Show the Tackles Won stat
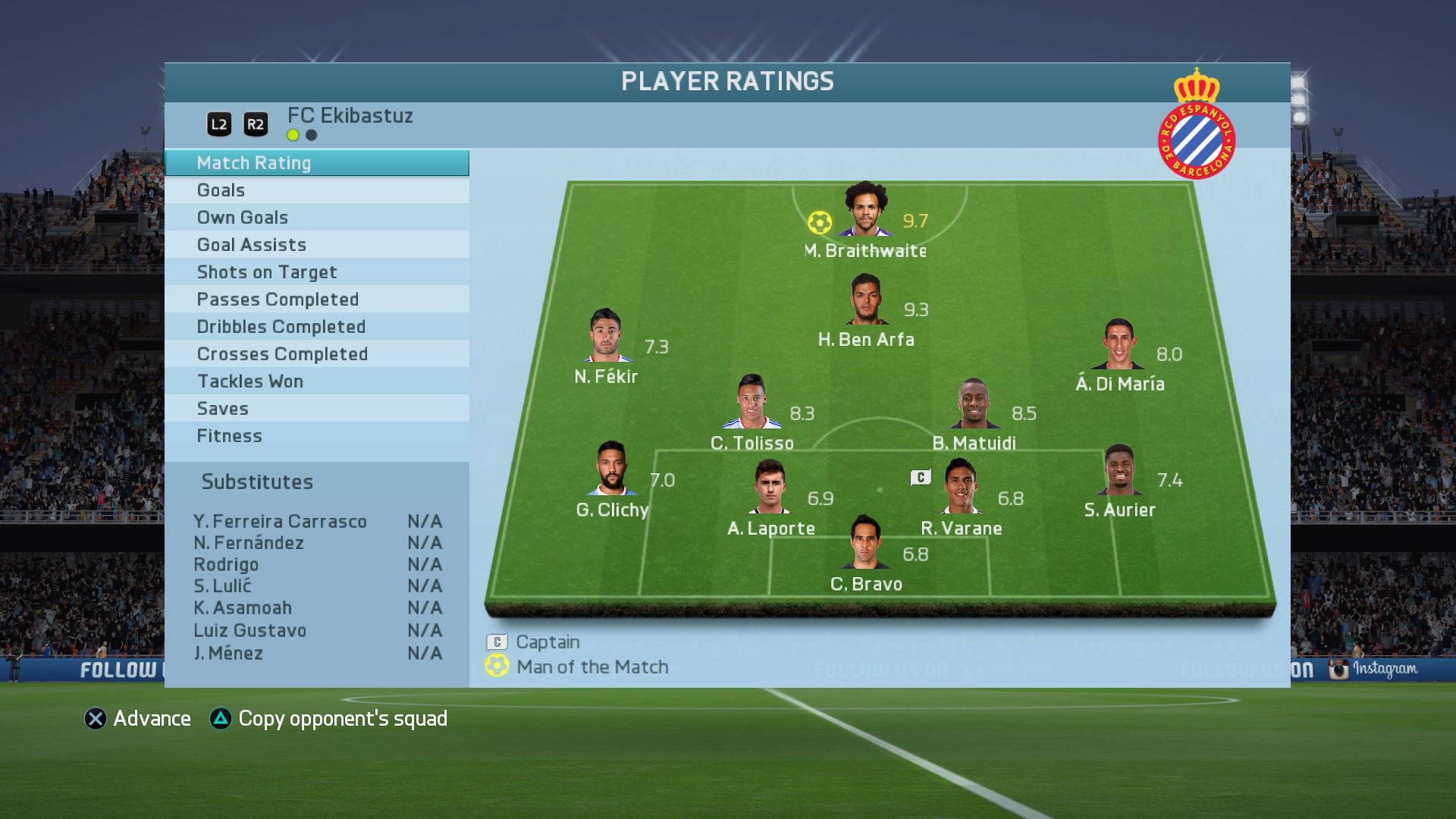 (316, 381)
